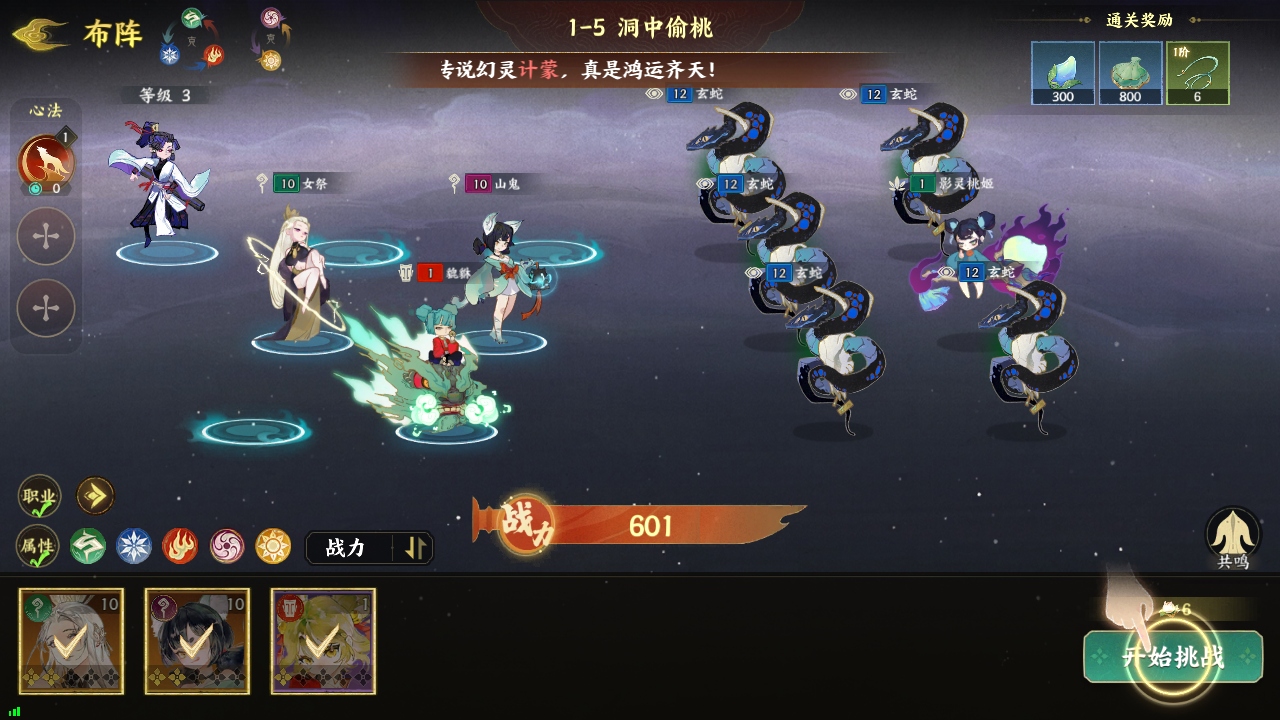This screenshot has height=720, width=1280.
Task: Toggle the 属性 attribute filter
Action: tap(39, 546)
